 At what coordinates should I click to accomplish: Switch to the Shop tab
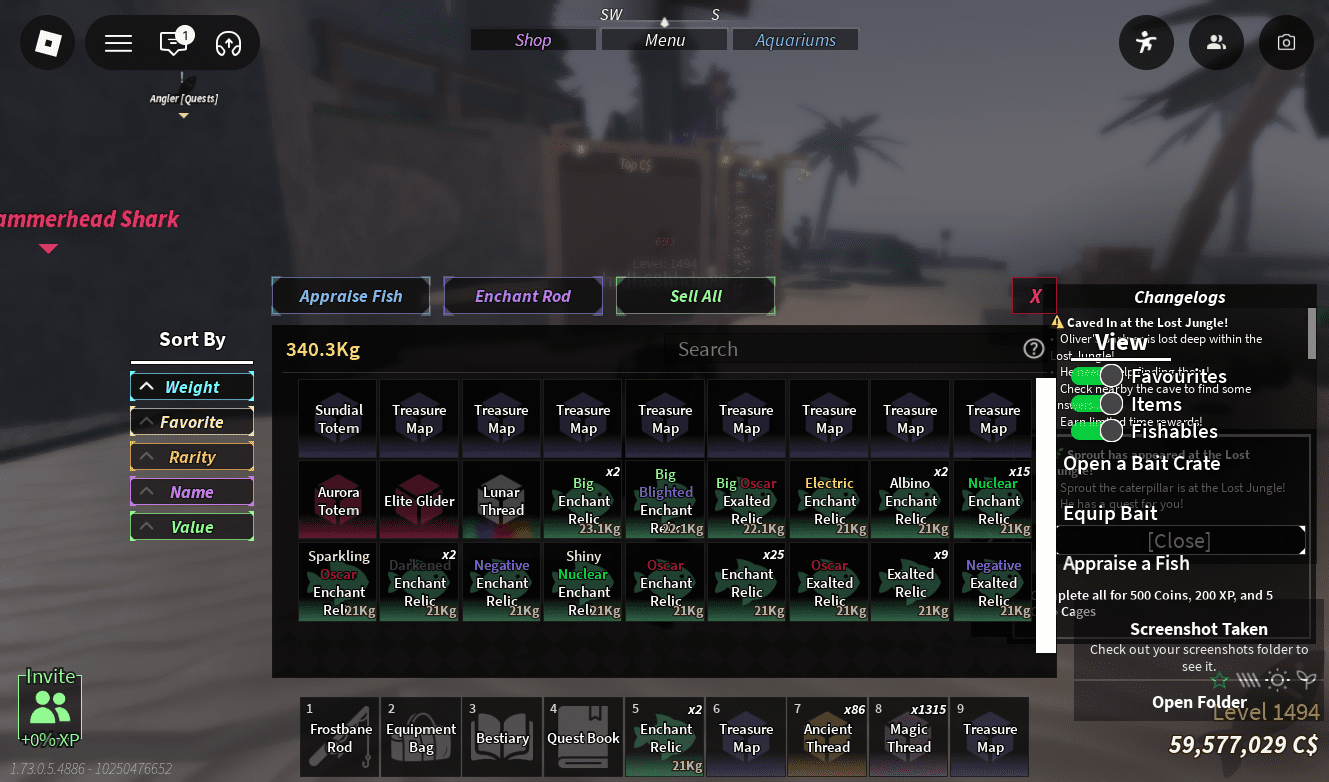click(532, 39)
